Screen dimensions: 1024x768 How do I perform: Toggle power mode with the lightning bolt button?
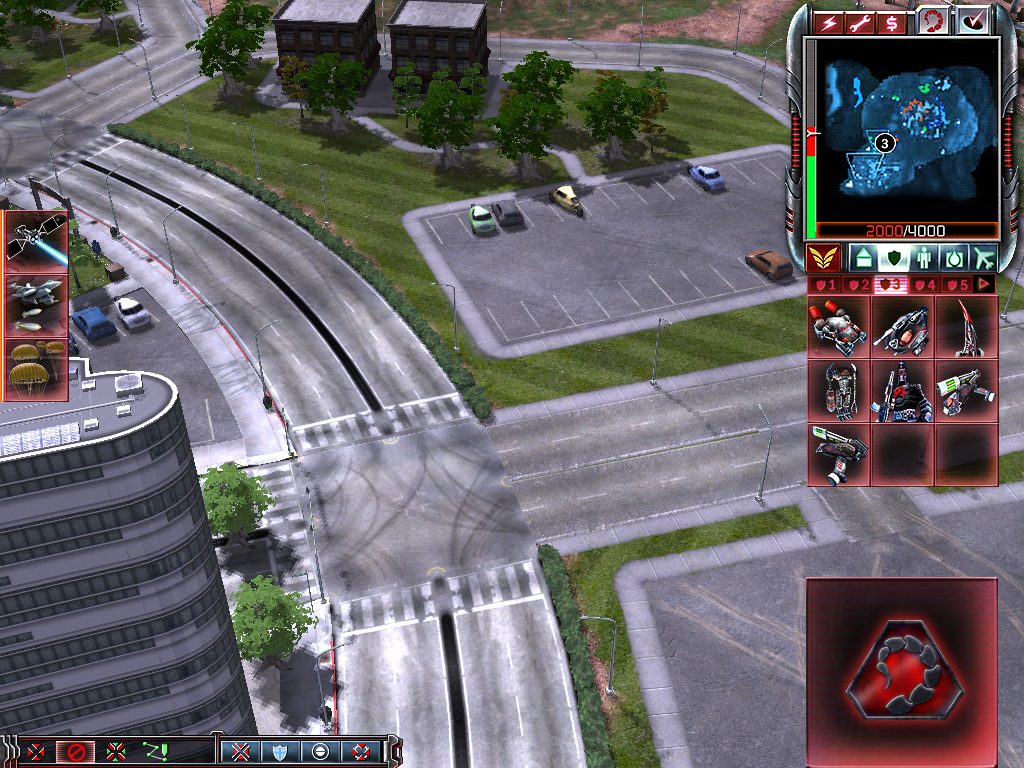[828, 22]
